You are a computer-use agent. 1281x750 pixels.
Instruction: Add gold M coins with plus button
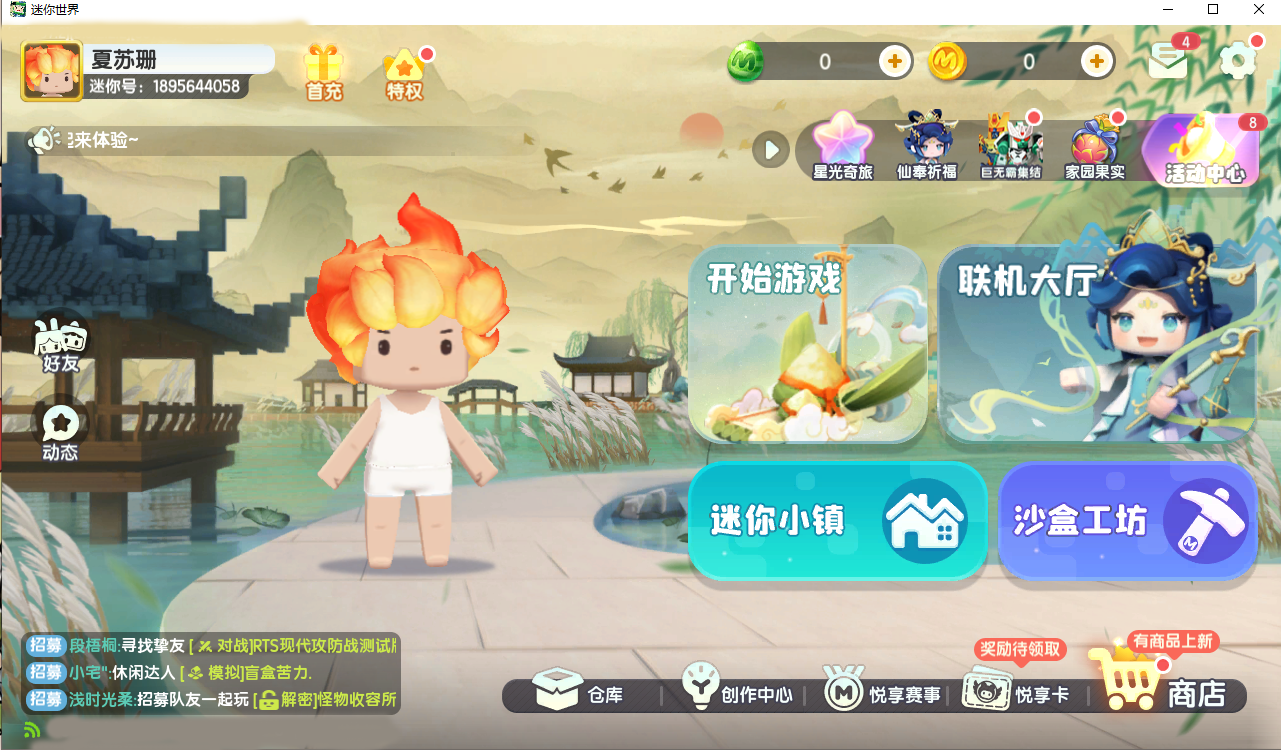coord(1097,62)
